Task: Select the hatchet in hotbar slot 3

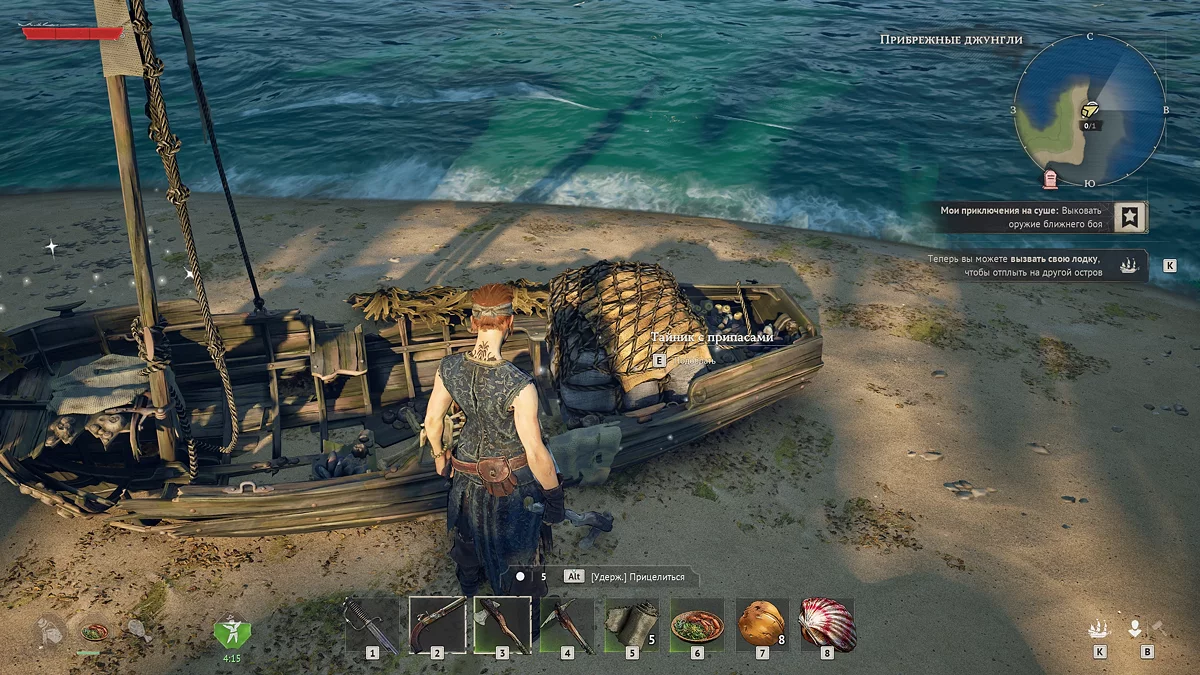Action: point(502,625)
